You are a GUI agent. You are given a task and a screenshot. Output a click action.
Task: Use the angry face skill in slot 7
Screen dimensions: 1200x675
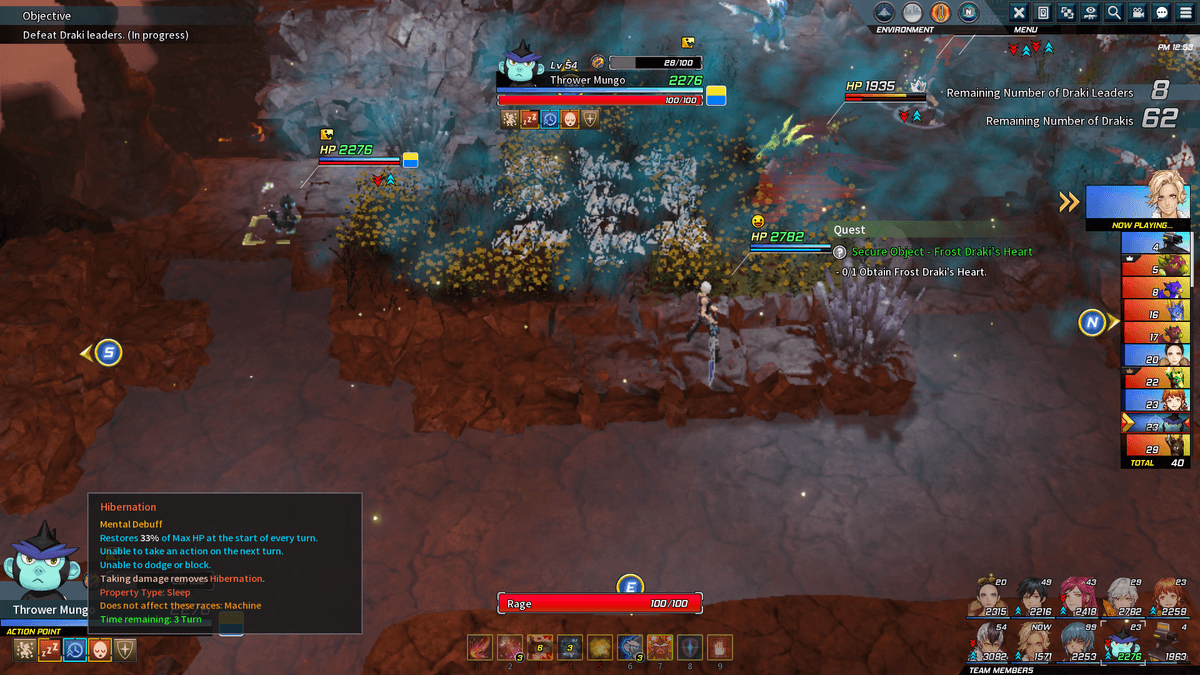660,646
